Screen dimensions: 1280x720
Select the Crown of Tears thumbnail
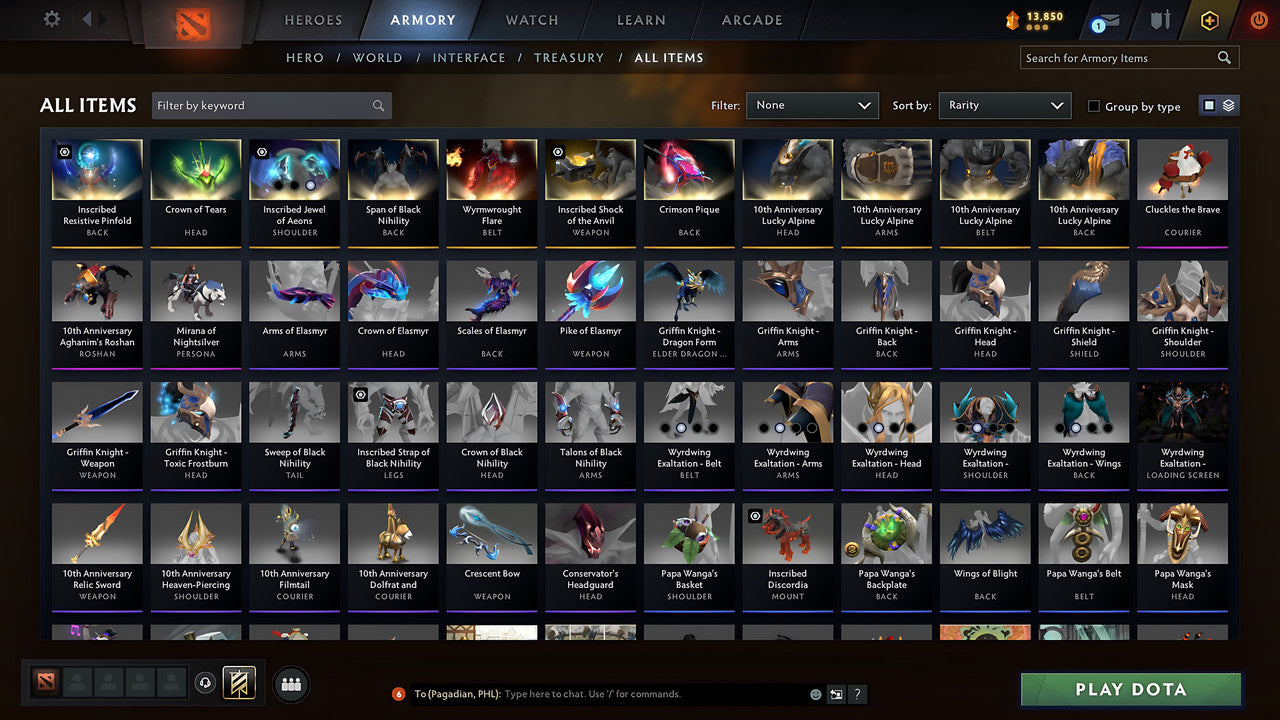coord(195,169)
